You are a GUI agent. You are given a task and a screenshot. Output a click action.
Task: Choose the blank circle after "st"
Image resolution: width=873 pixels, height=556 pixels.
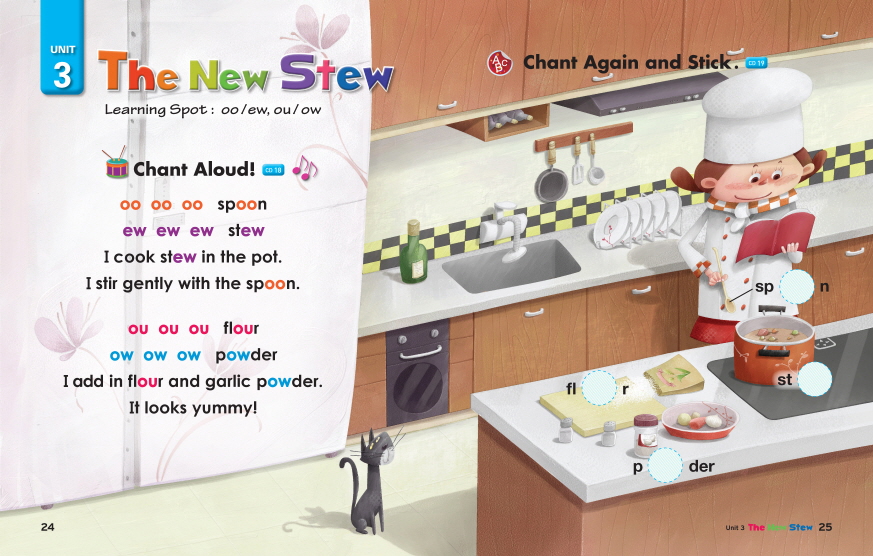point(814,379)
